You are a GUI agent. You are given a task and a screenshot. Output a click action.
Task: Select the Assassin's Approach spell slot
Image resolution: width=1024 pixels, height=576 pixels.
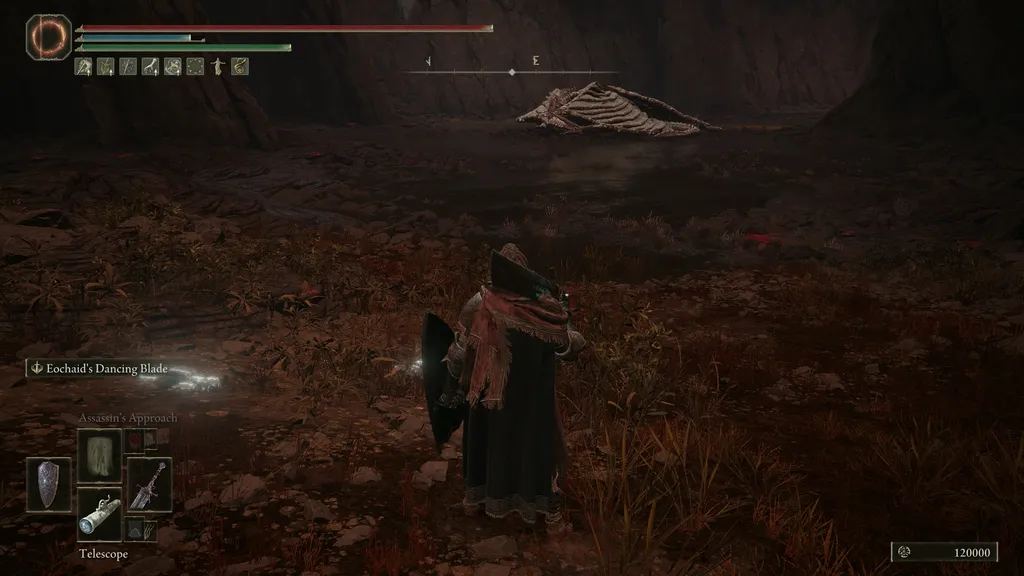coord(99,455)
